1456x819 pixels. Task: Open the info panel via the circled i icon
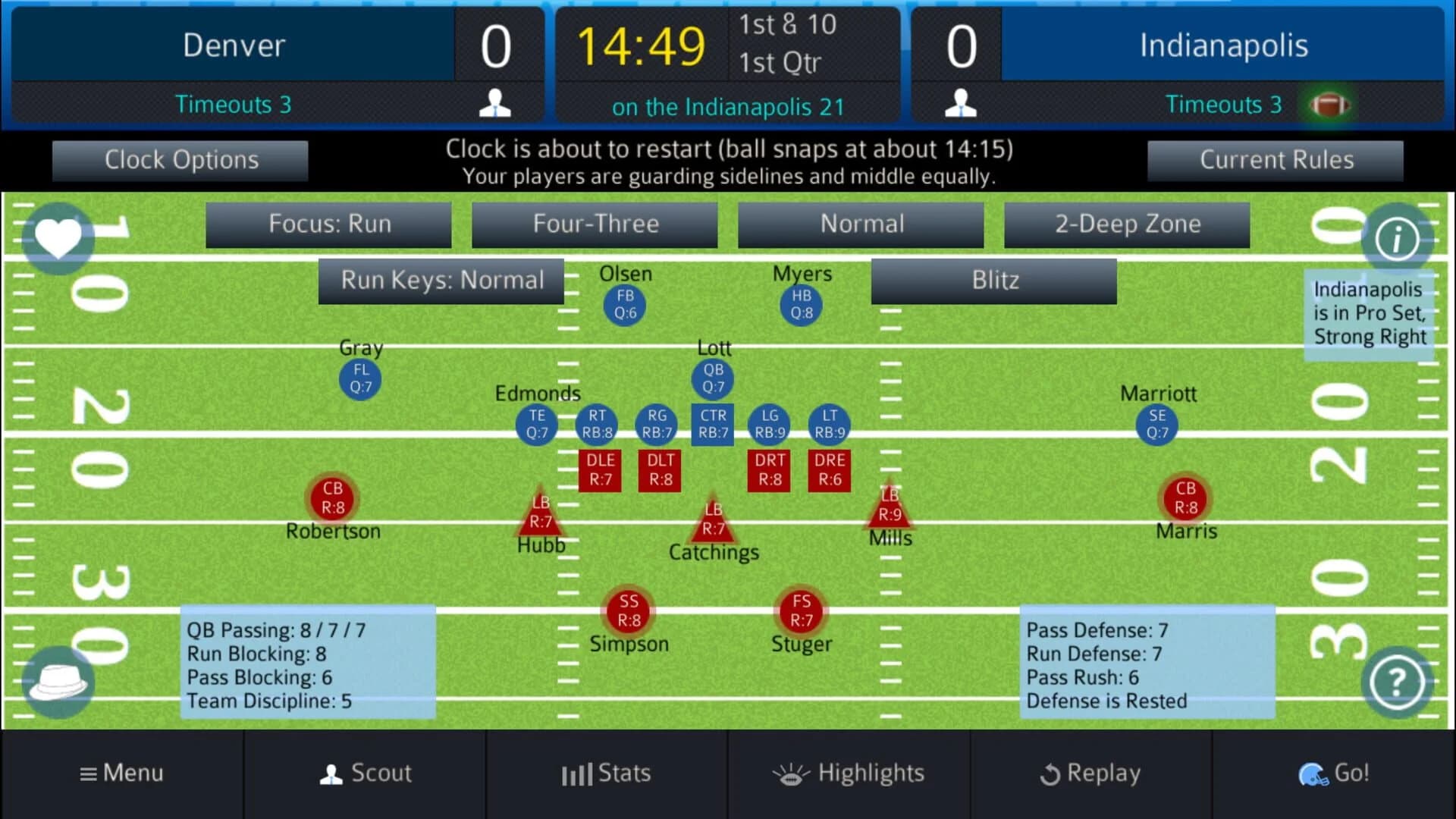tap(1398, 237)
